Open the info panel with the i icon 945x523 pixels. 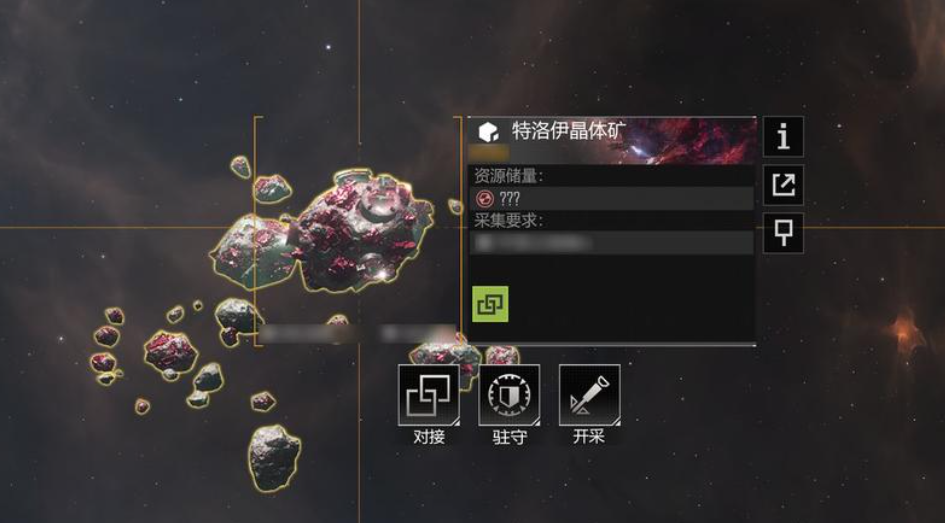[783, 136]
